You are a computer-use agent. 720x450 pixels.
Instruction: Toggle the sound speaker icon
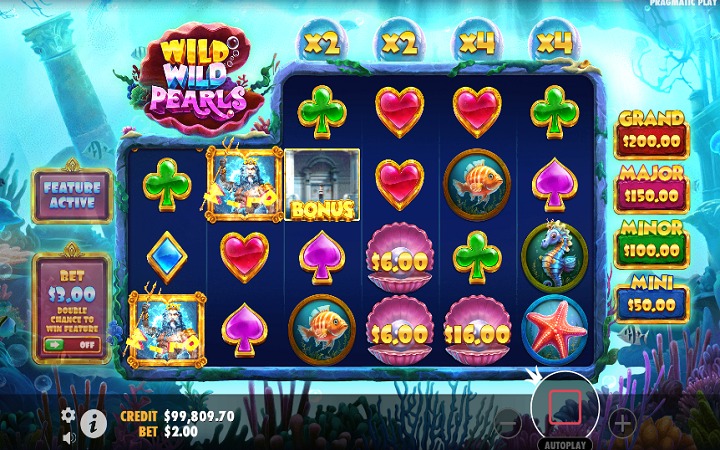click(68, 437)
